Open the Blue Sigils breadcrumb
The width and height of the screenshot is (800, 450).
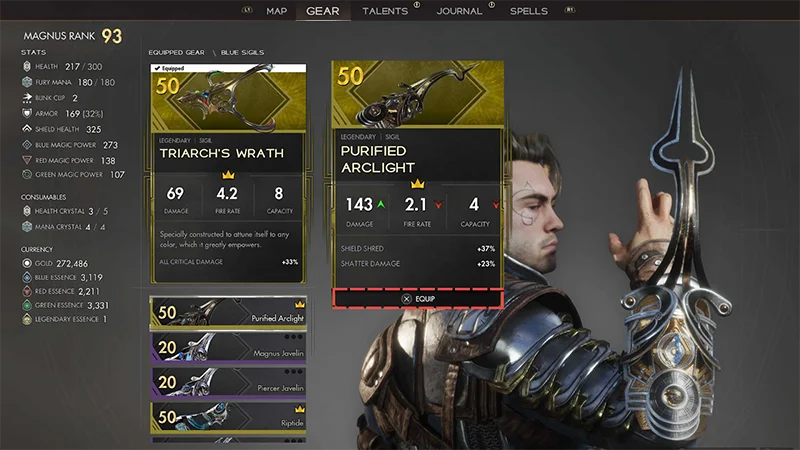coord(243,52)
